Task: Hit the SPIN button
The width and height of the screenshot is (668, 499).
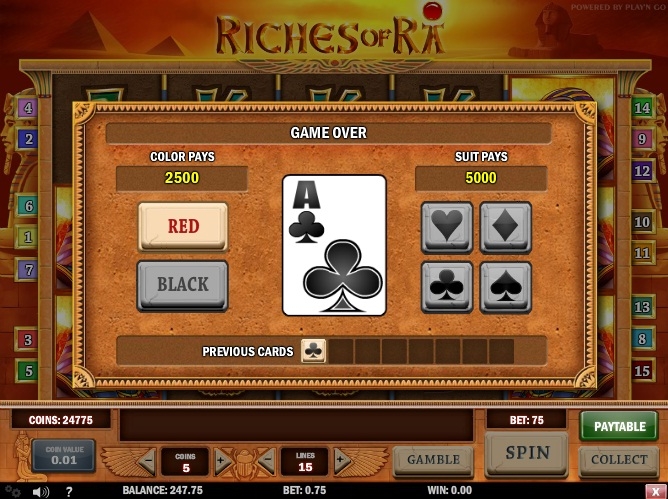Action: [x=527, y=453]
